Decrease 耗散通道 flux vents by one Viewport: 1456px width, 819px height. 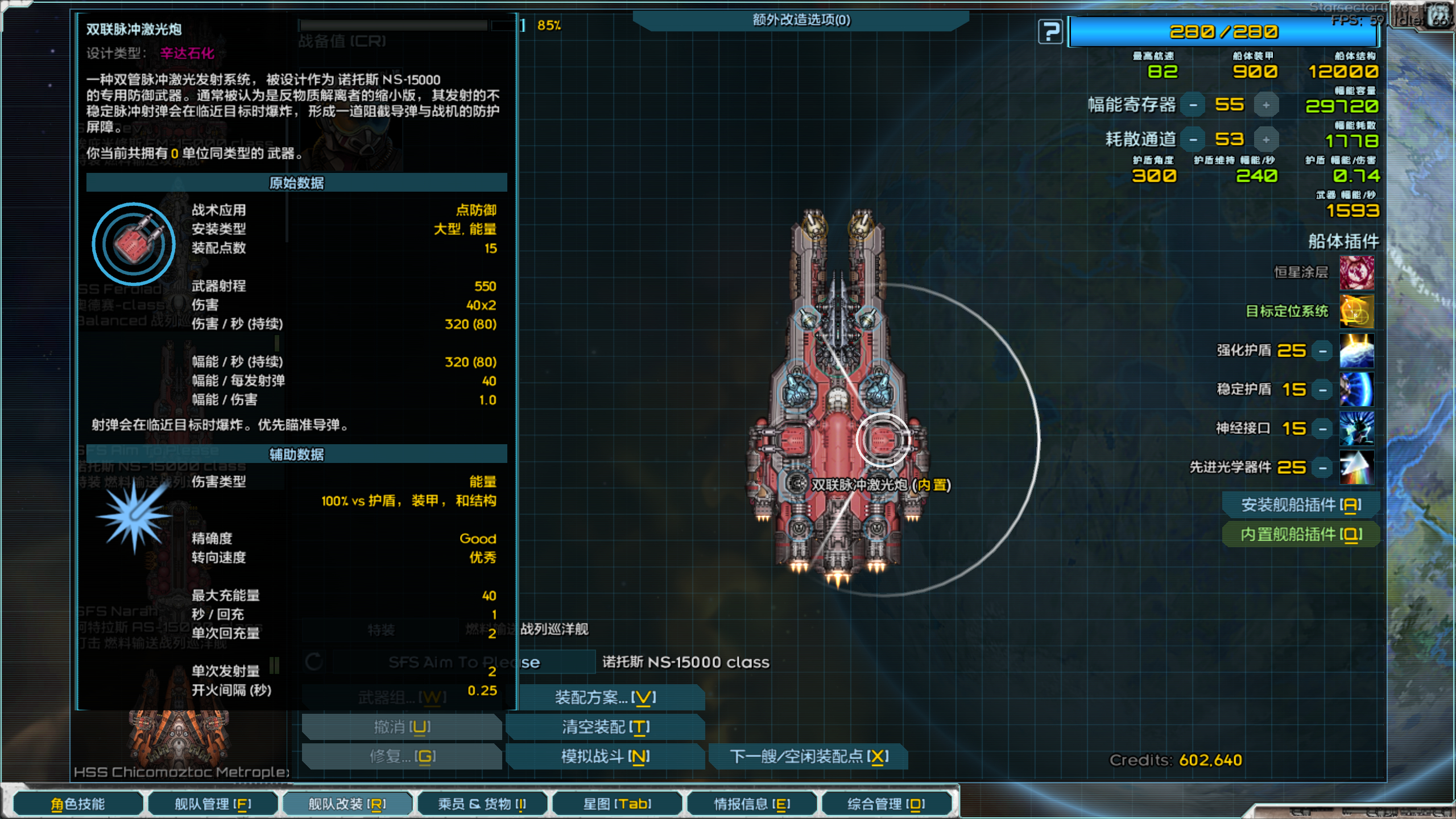tap(1193, 140)
